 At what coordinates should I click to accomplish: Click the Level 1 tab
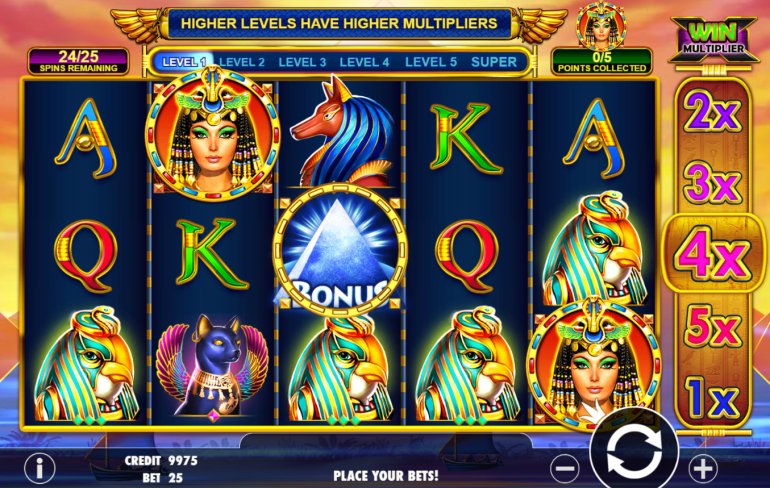click(x=182, y=62)
